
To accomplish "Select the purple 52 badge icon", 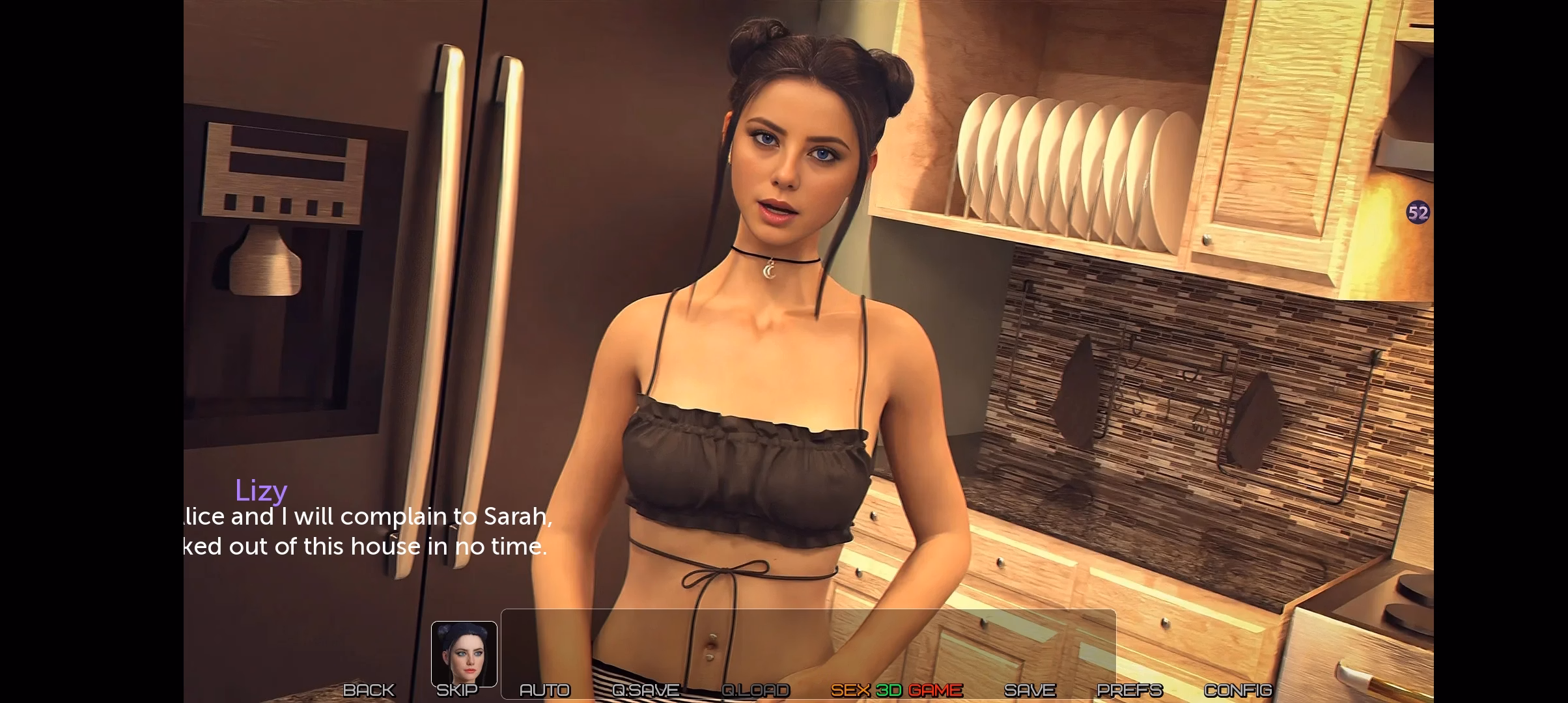I will pyautogui.click(x=1418, y=213).
